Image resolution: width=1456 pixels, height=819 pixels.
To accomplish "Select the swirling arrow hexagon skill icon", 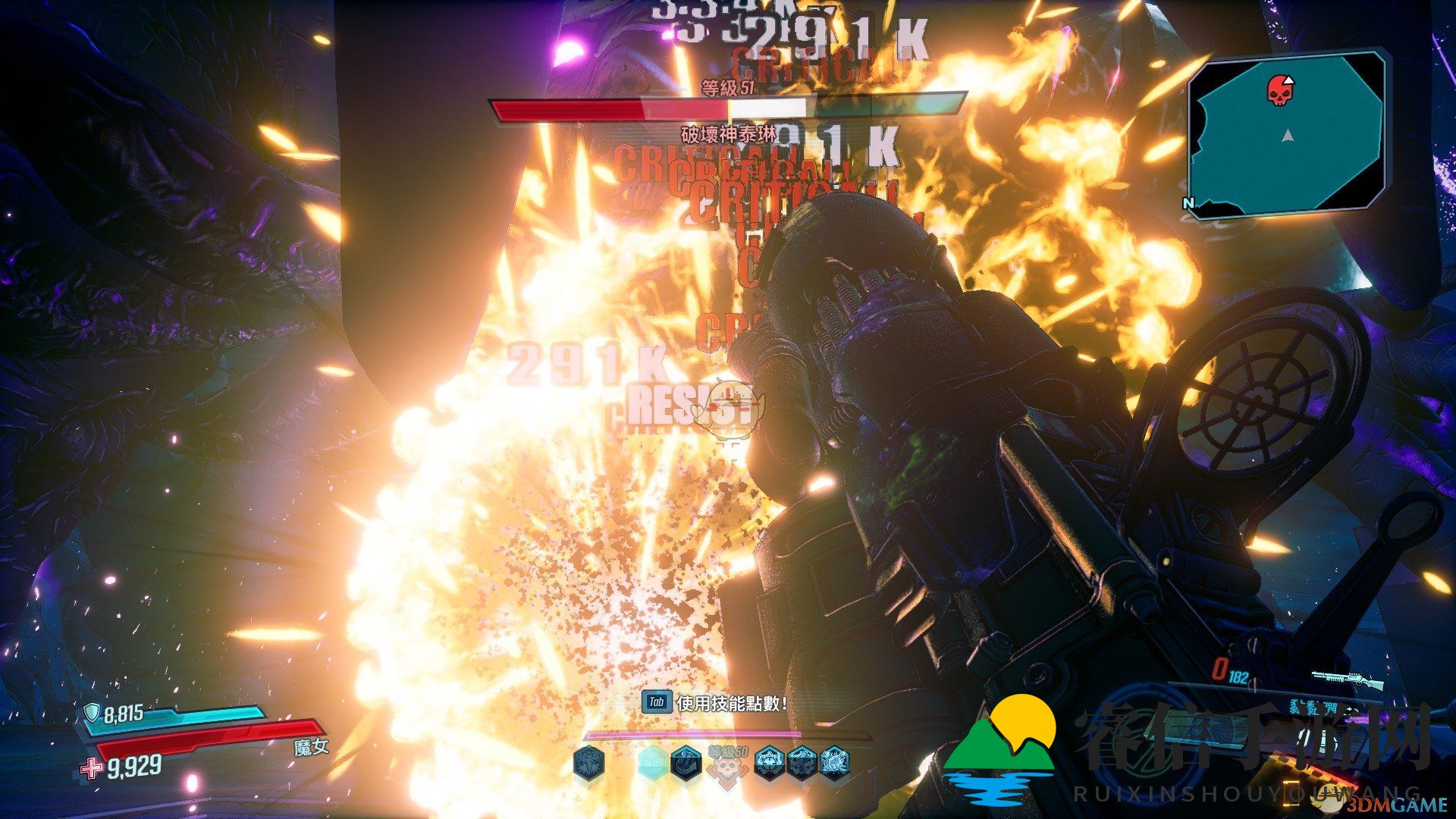I will click(686, 762).
